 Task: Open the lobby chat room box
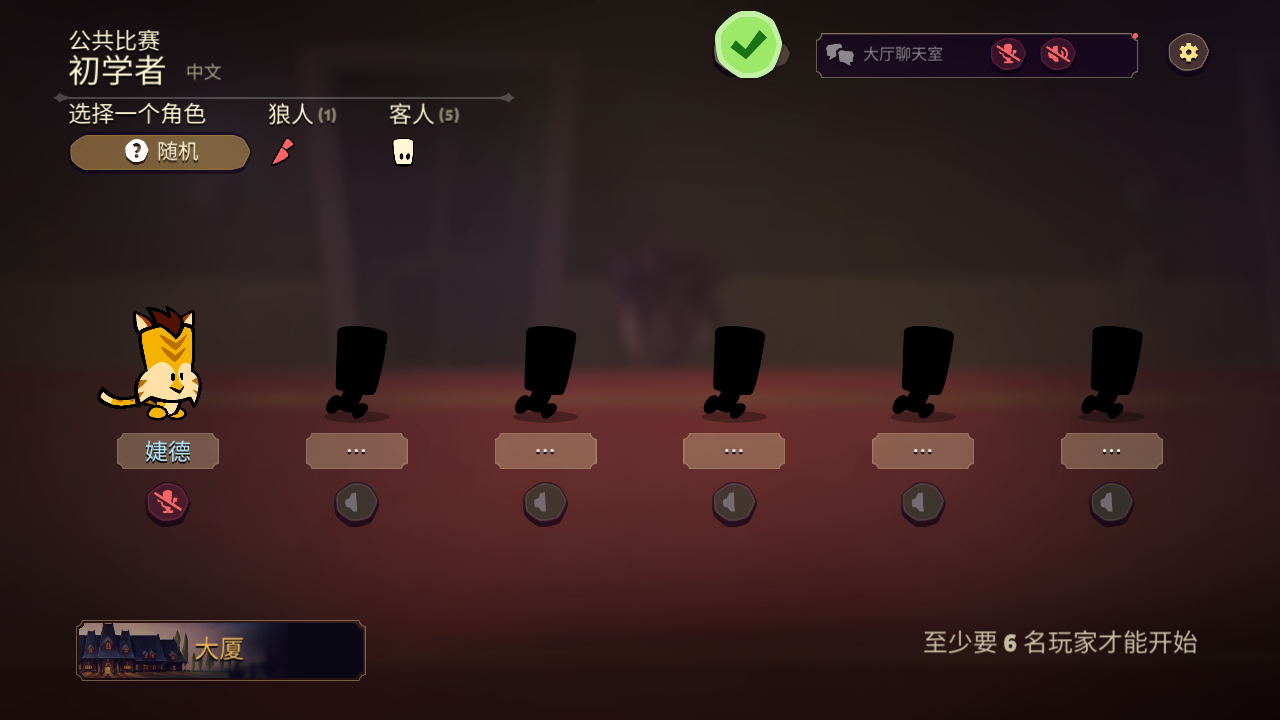coord(900,54)
